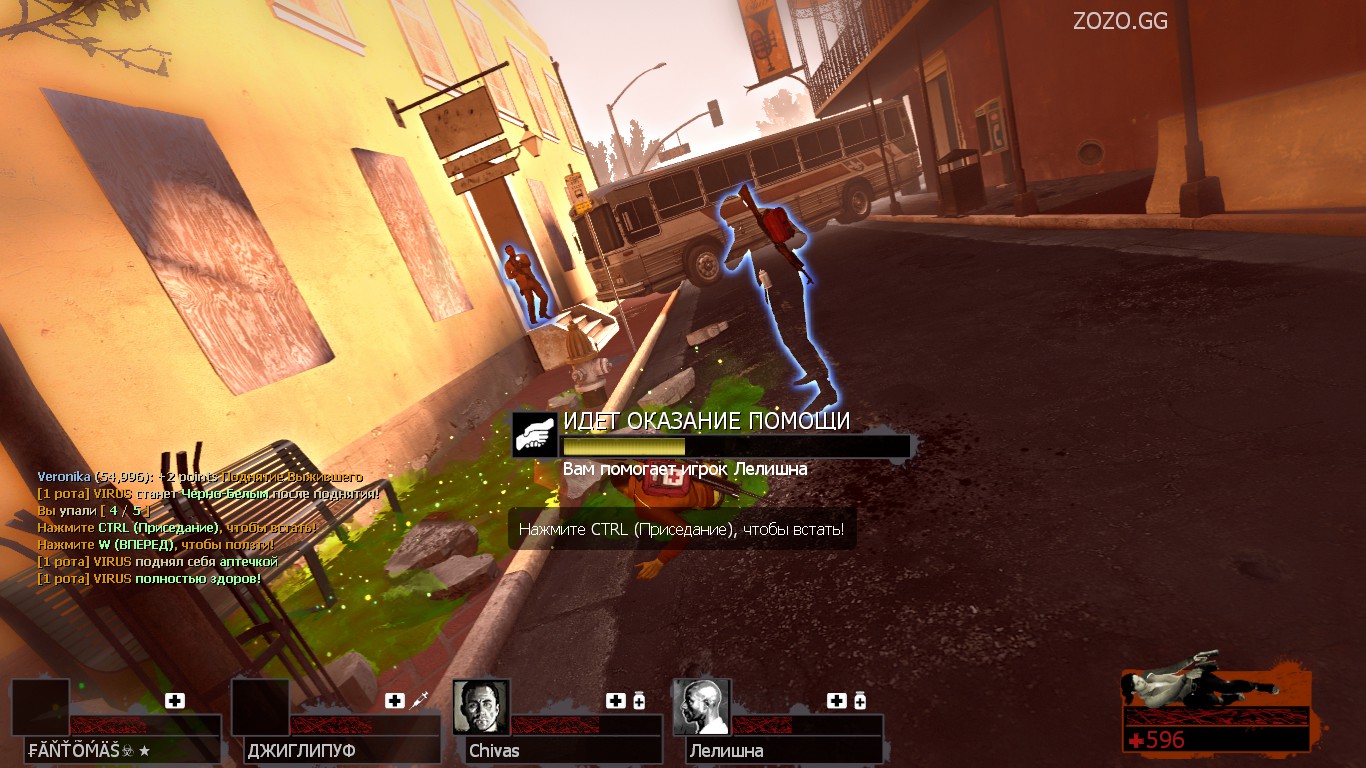
Task: Click the ZOZO.GG server watermark
Action: tap(1120, 21)
